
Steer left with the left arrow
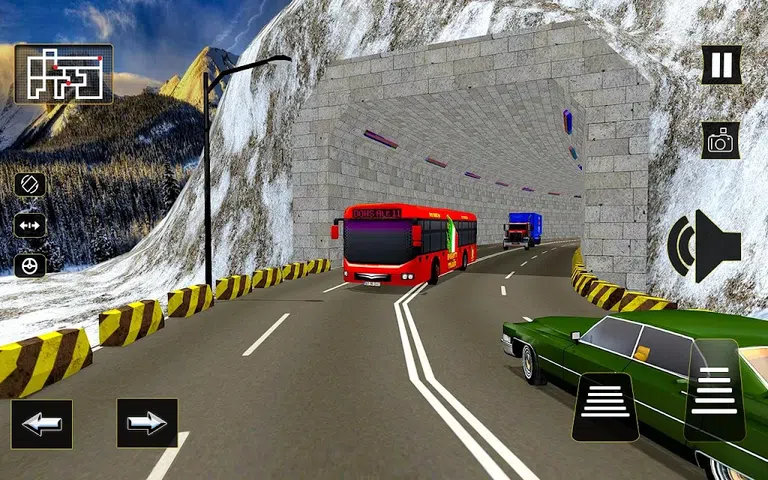point(41,424)
